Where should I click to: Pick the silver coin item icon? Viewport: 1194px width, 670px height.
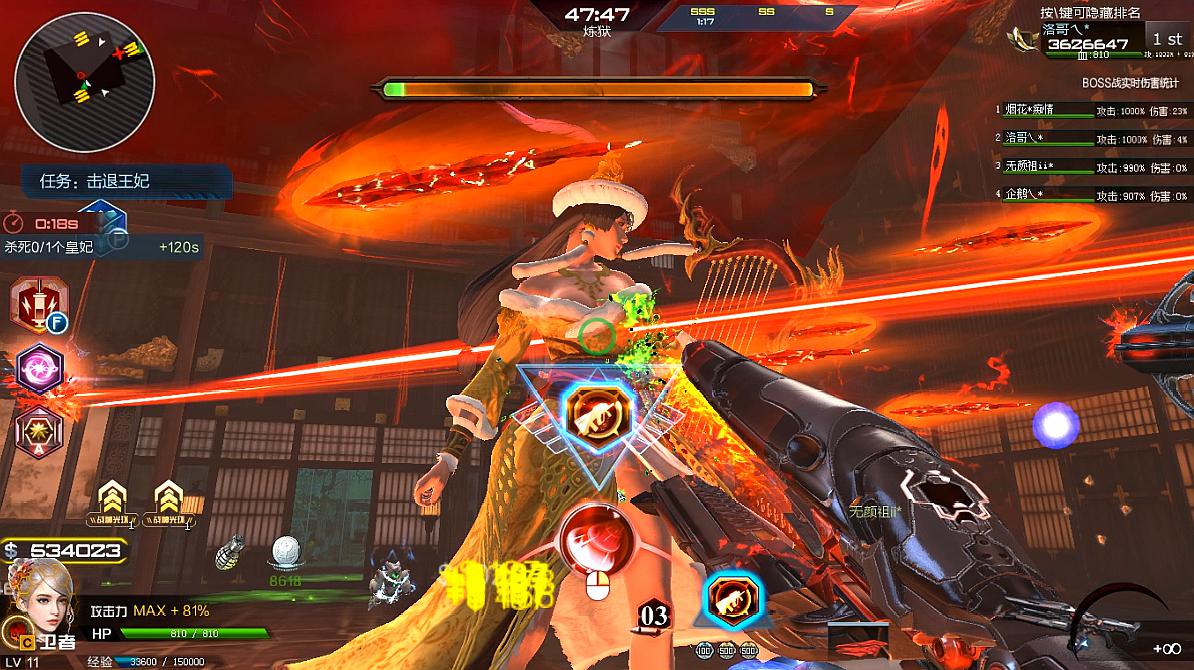pyautogui.click(x=287, y=553)
